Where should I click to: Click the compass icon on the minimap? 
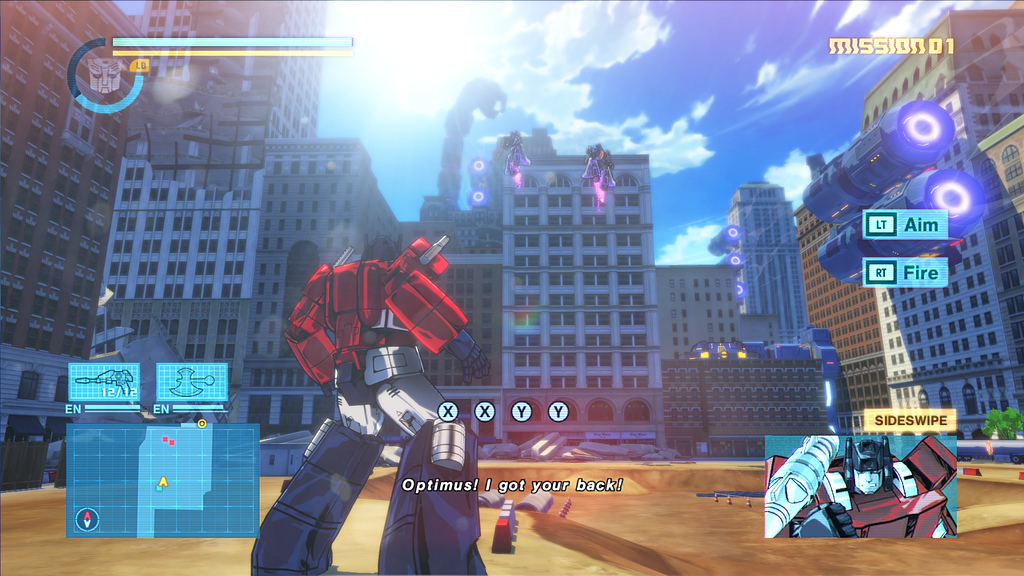[x=89, y=519]
